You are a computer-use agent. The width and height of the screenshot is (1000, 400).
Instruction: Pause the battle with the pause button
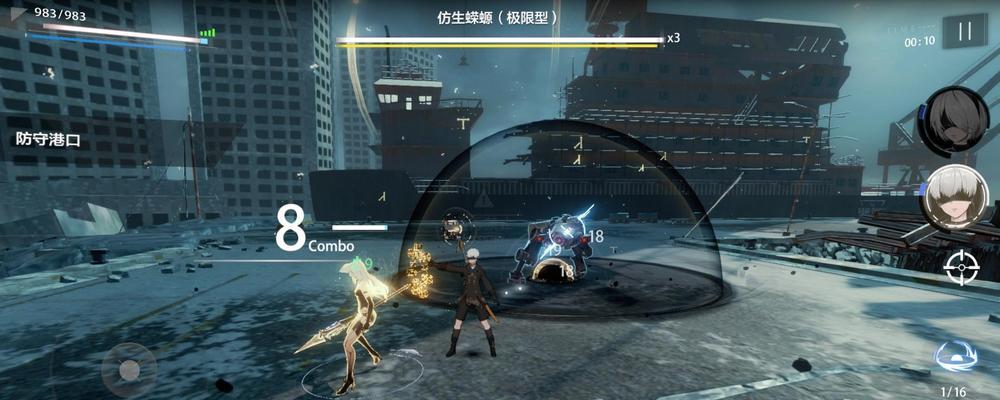pyautogui.click(x=964, y=32)
